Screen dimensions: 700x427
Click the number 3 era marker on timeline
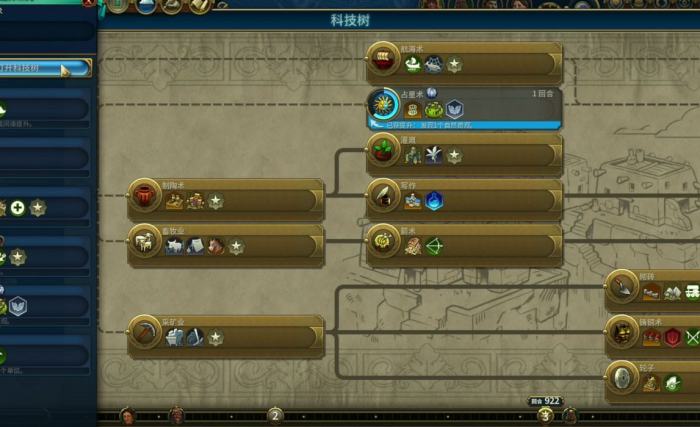[x=545, y=416]
